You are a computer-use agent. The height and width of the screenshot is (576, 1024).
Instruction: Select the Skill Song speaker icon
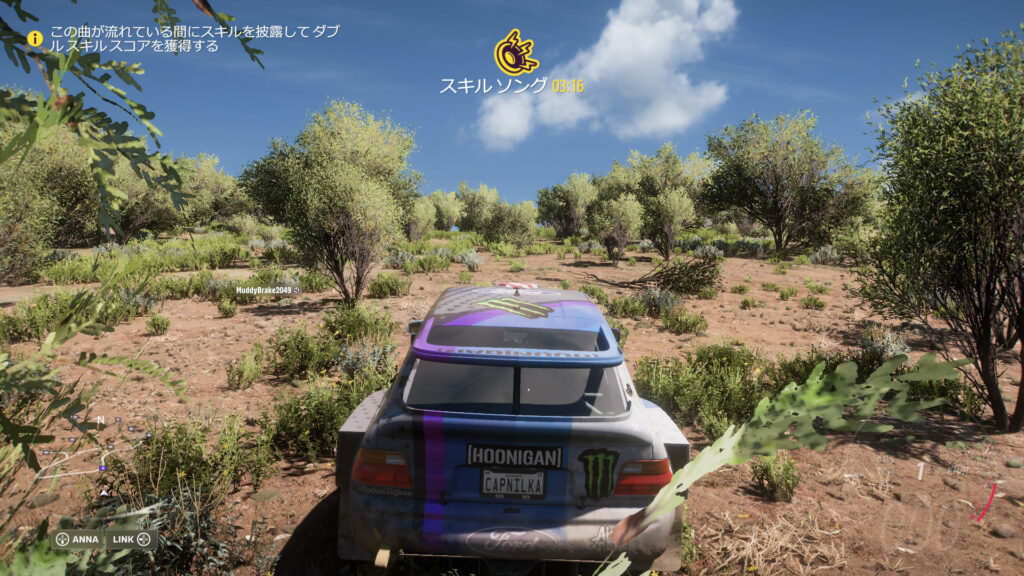point(516,53)
